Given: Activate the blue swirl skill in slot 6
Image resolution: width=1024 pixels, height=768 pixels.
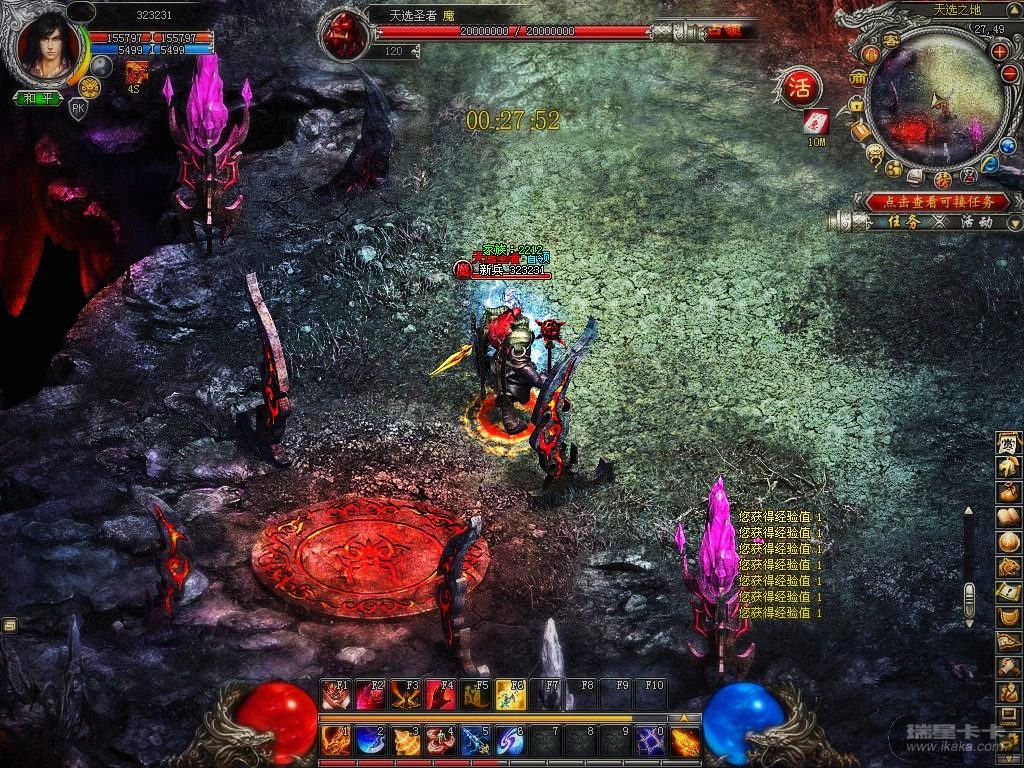Looking at the screenshot, I should click(x=511, y=741).
